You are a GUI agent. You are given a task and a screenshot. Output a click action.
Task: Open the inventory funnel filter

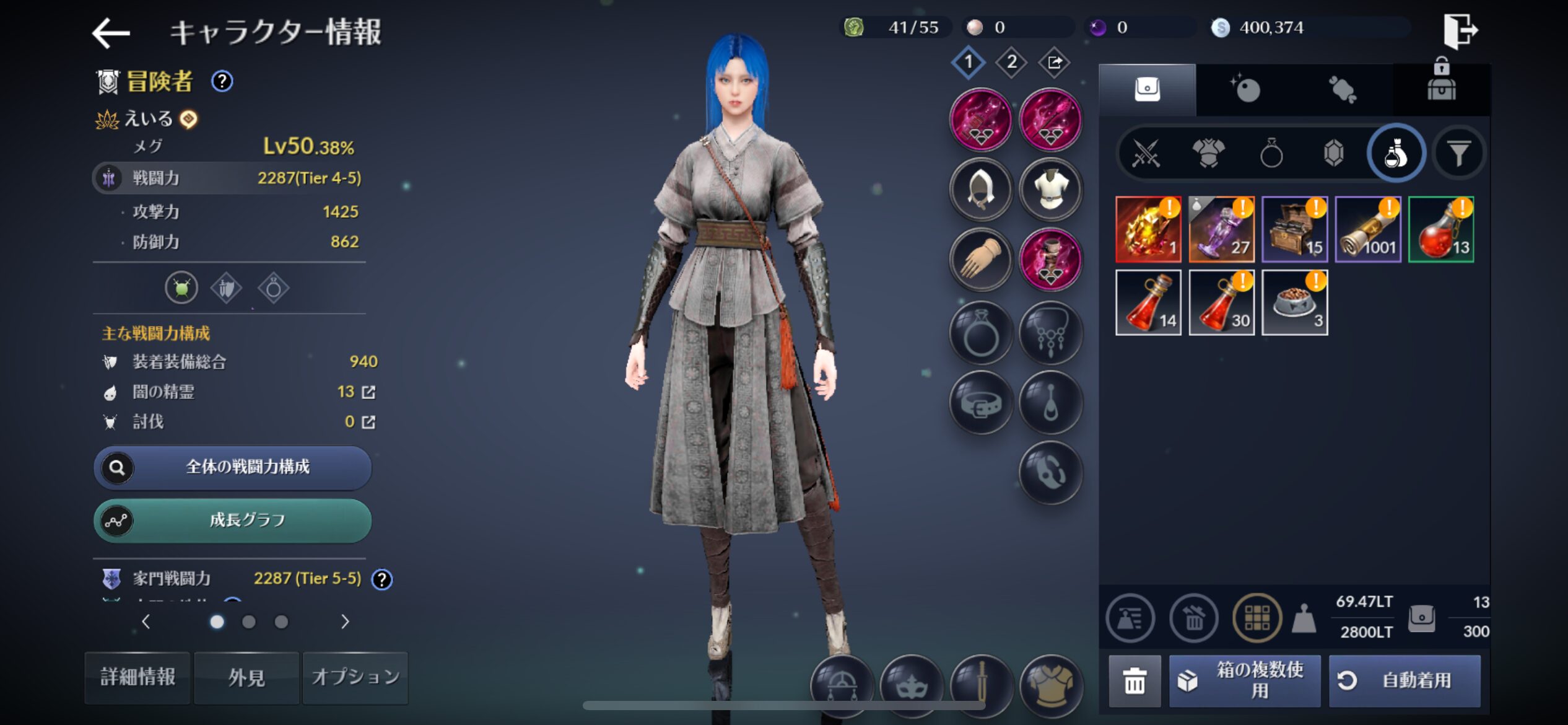(x=1458, y=153)
